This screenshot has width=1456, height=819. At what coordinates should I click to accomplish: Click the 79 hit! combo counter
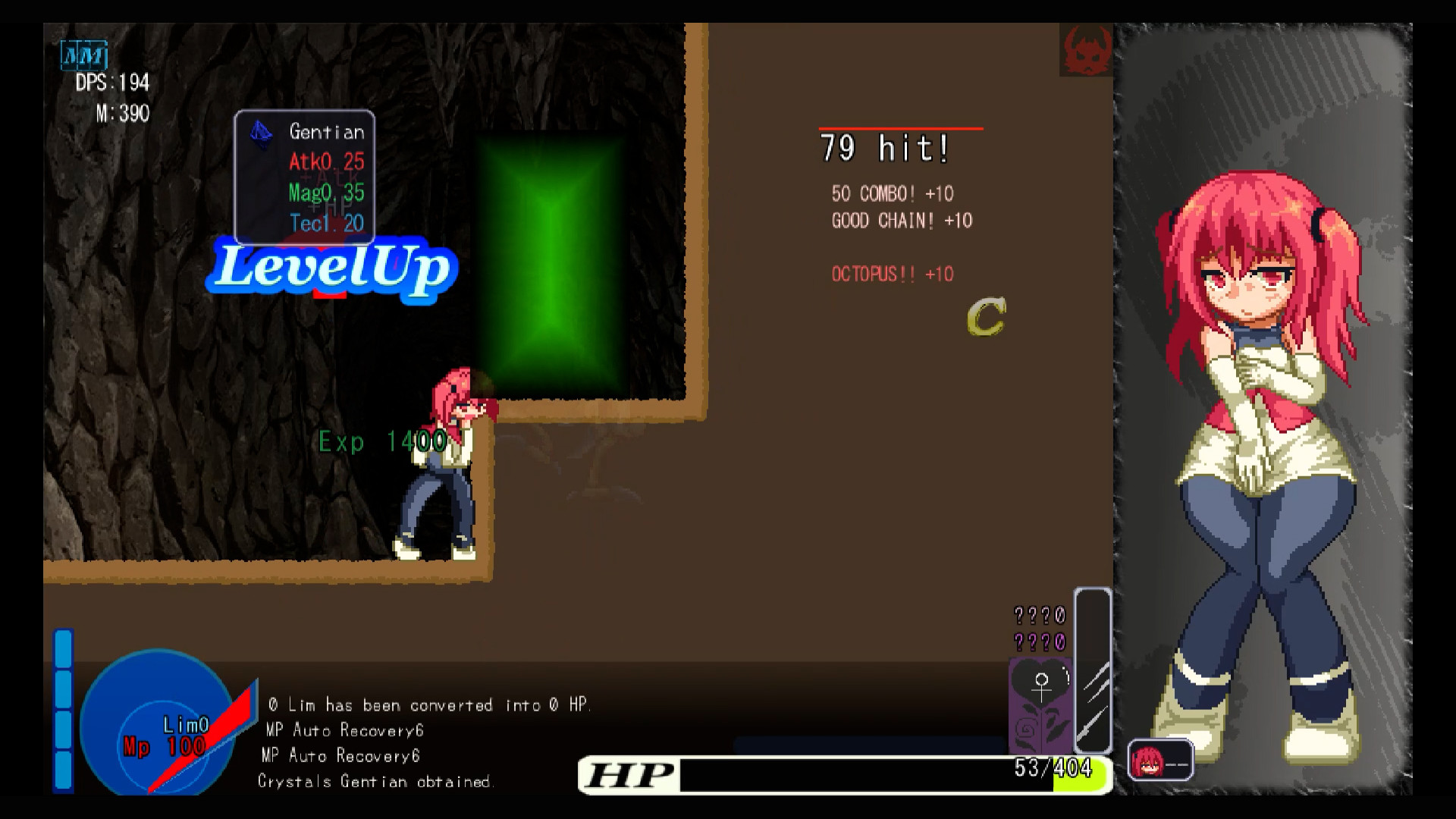pos(884,149)
